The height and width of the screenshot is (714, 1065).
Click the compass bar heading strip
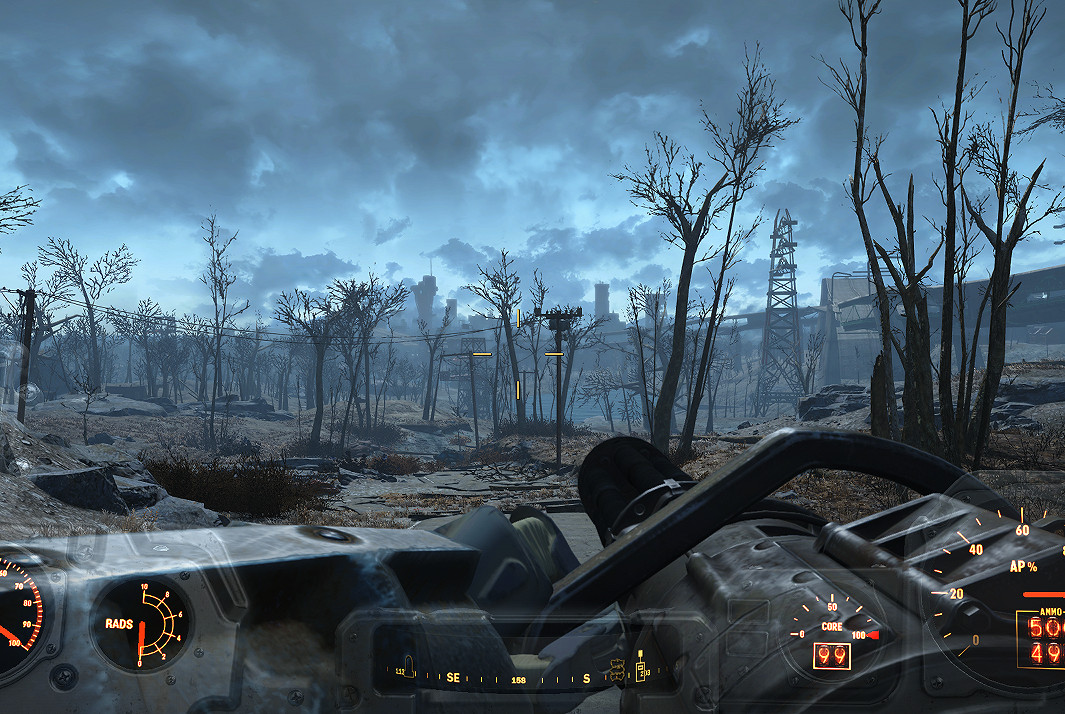click(520, 678)
